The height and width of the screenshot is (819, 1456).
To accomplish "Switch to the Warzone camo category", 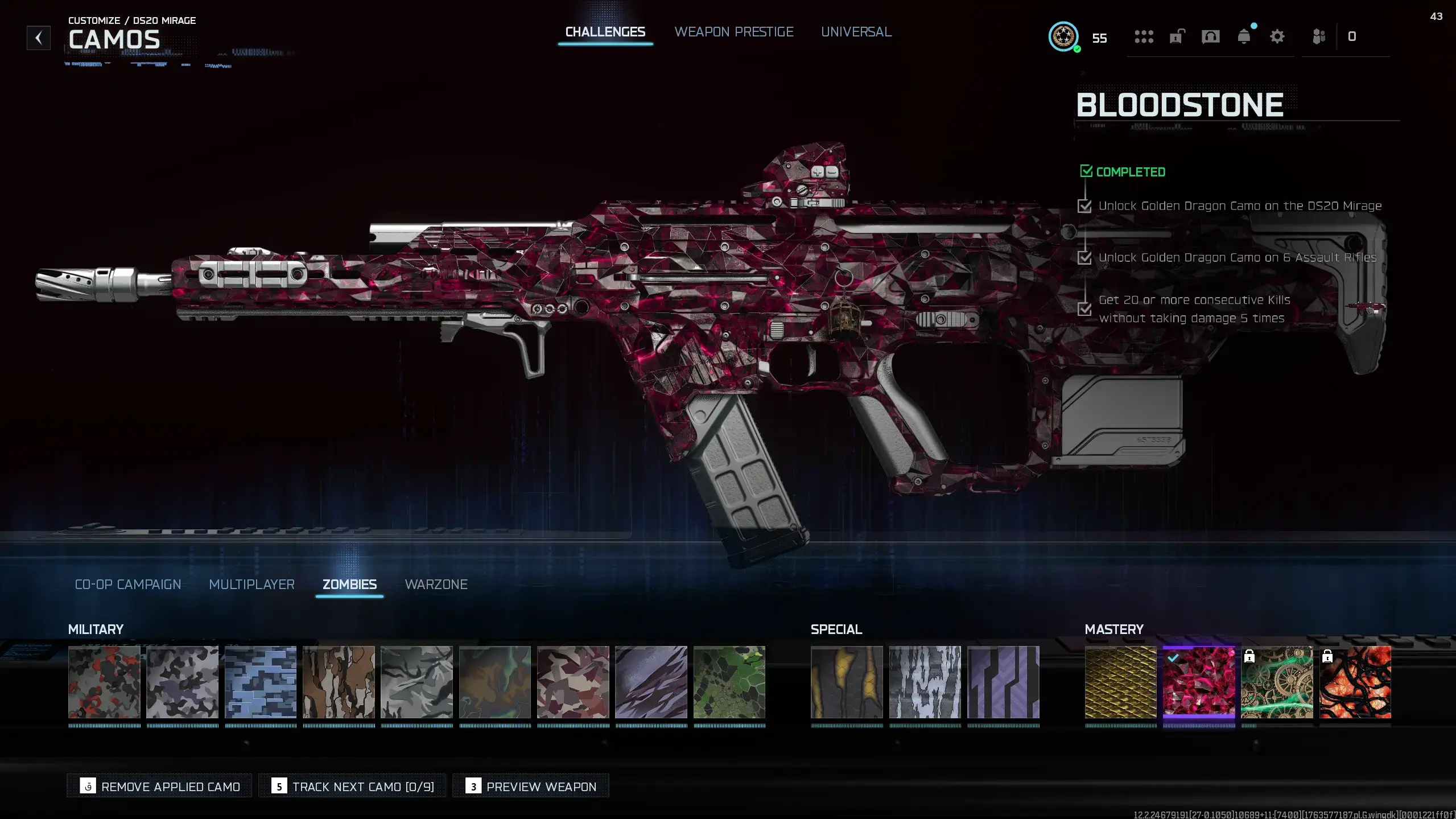I will pos(436,585).
